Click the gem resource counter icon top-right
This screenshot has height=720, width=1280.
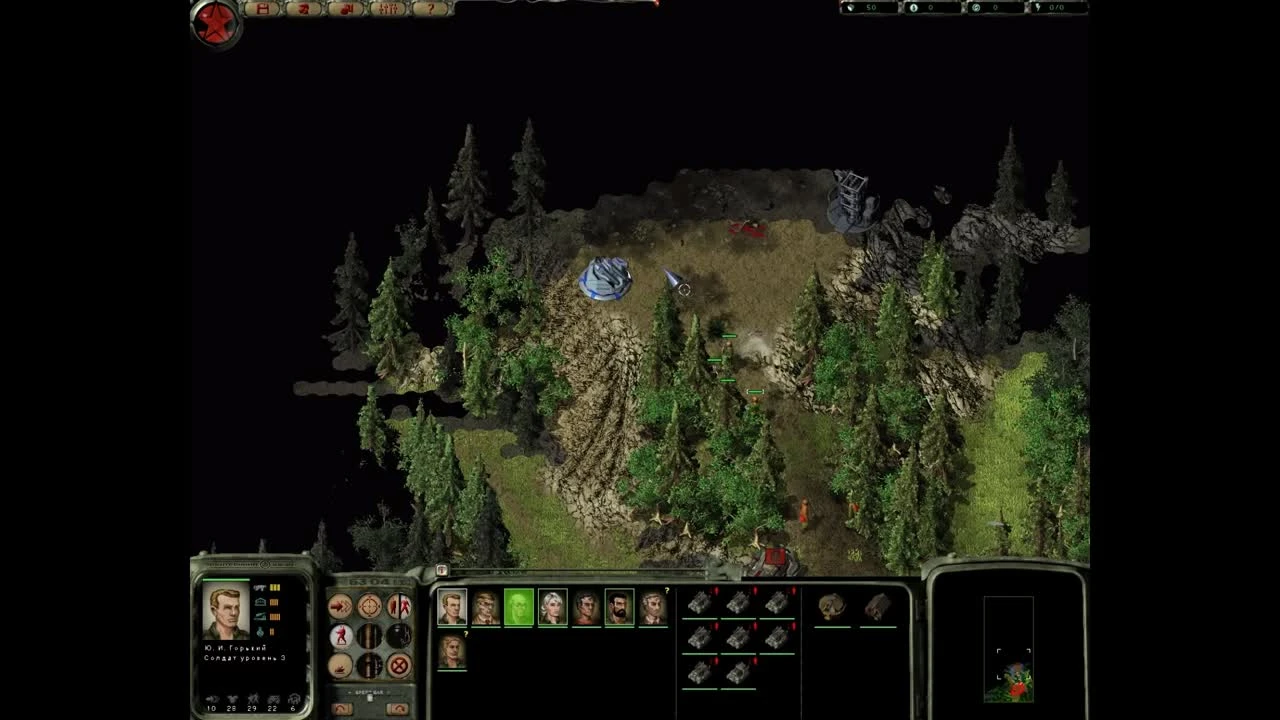[x=850, y=9]
